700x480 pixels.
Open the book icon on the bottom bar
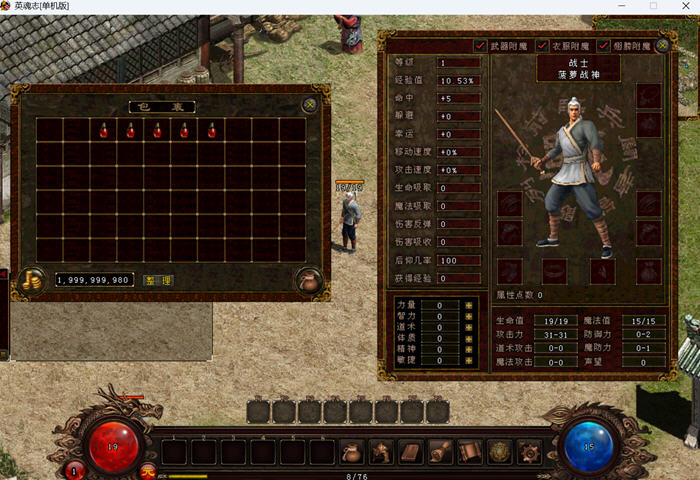(411, 452)
